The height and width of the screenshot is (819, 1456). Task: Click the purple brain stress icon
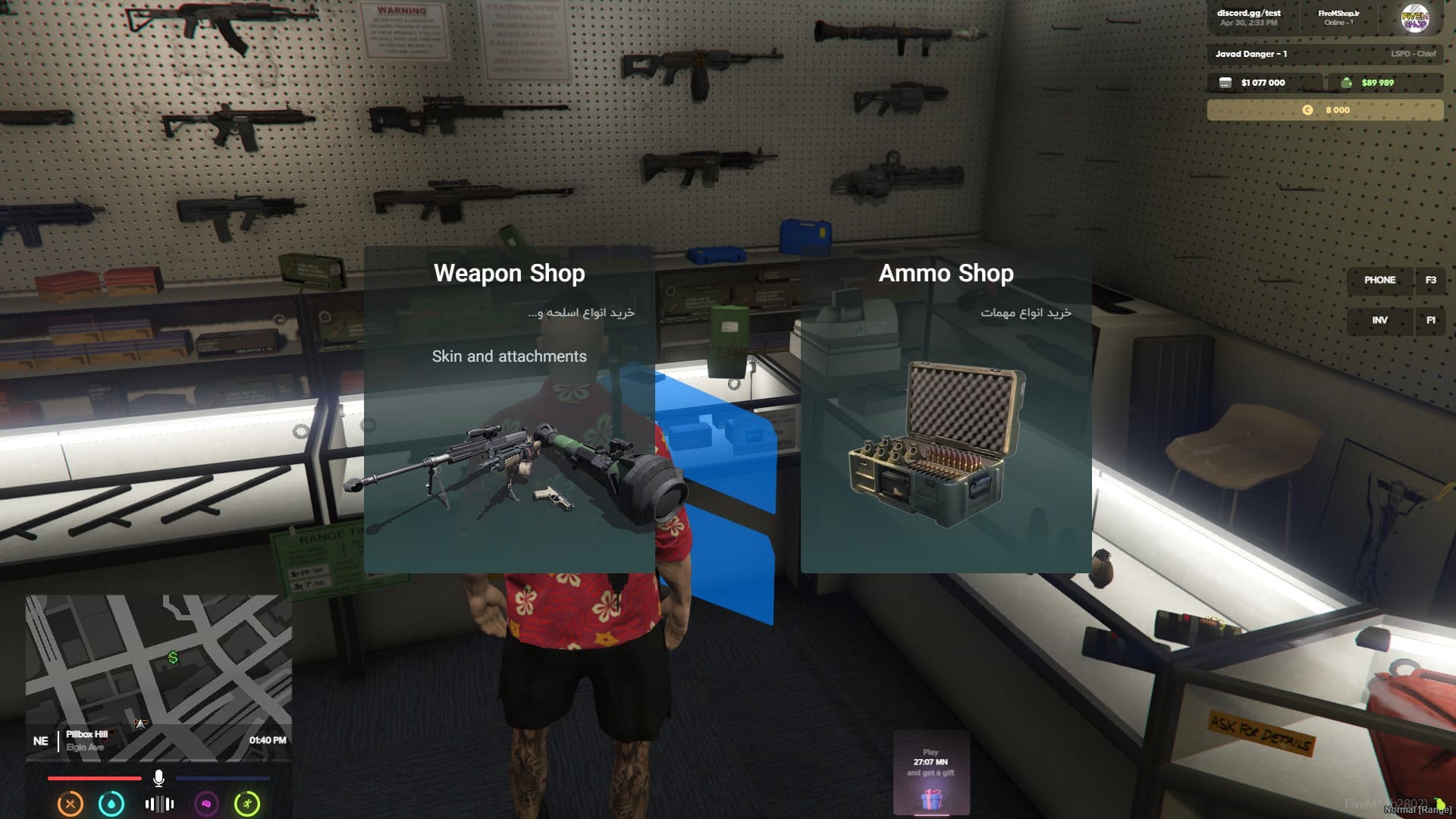point(206,804)
